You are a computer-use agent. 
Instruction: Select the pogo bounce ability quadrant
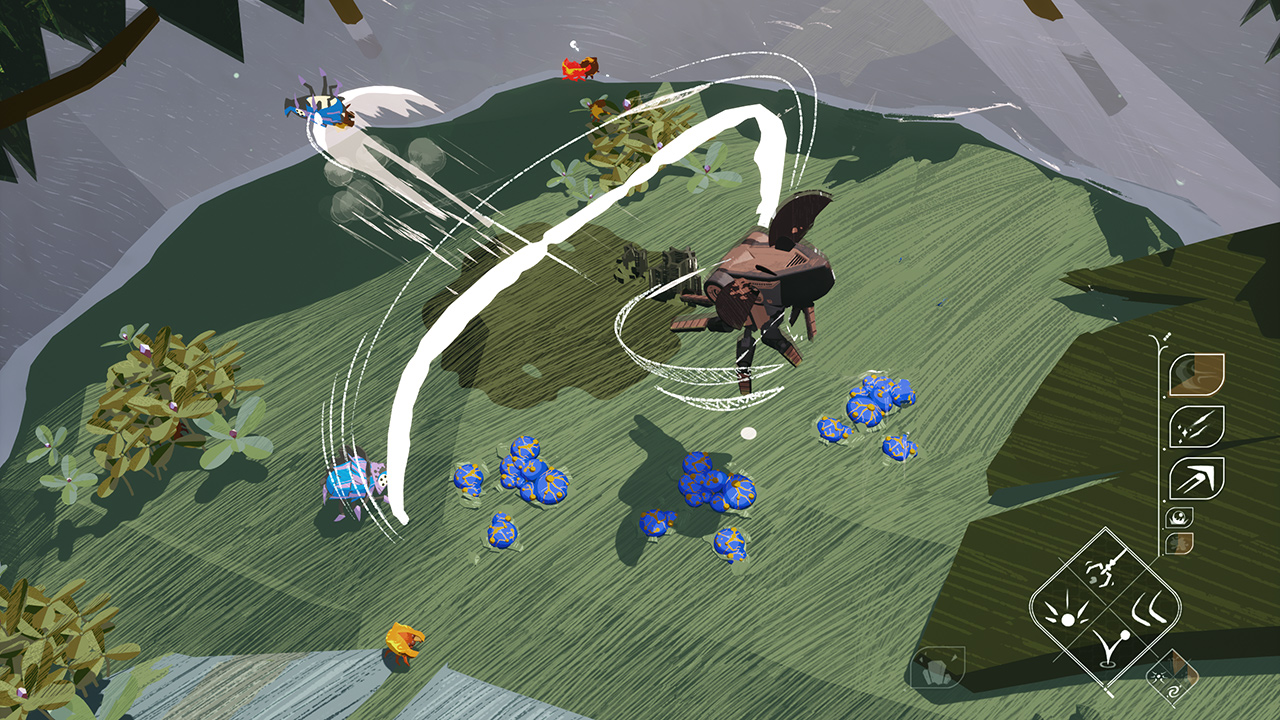1110,648
